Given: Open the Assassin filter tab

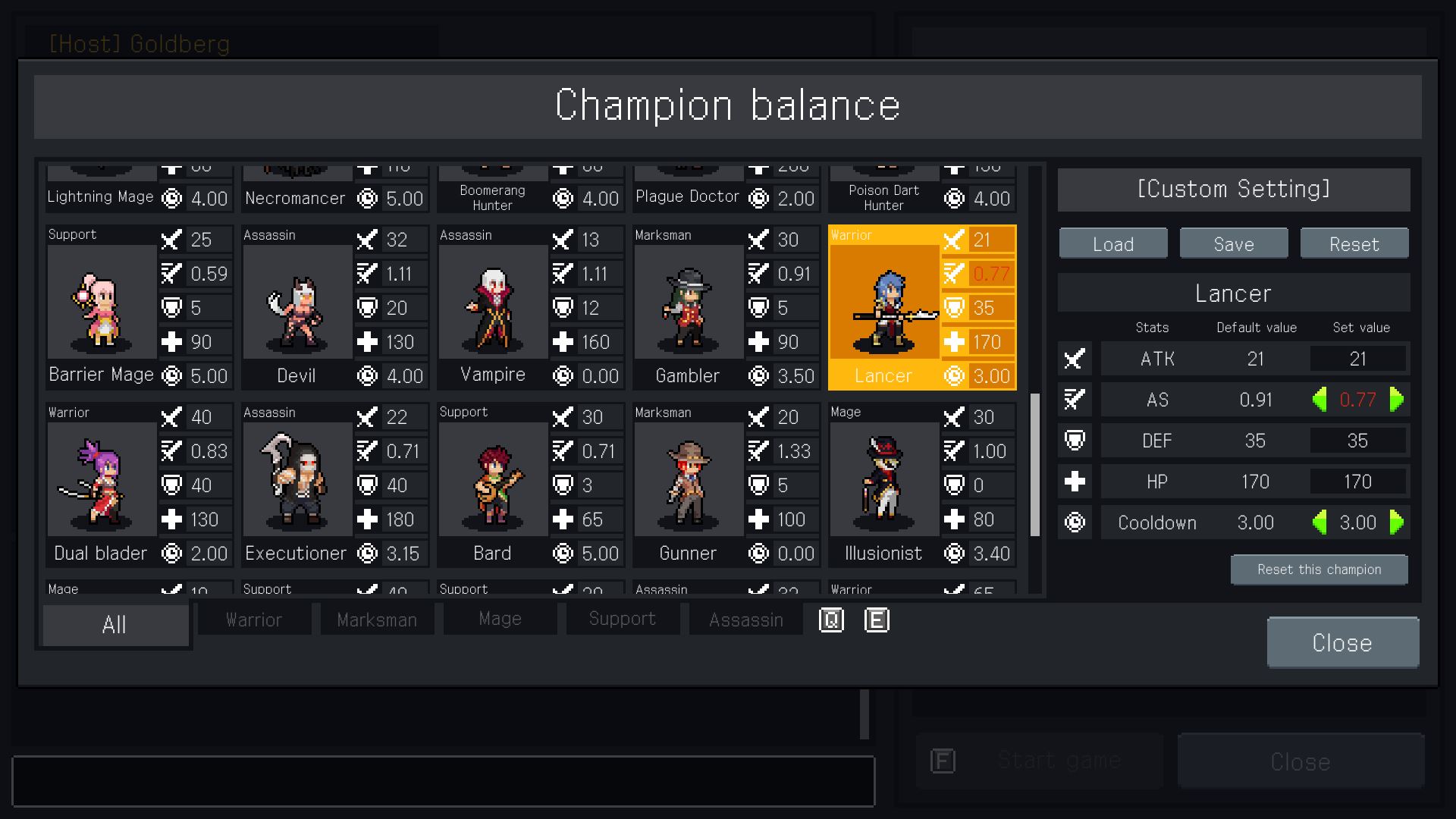Looking at the screenshot, I should pos(745,619).
